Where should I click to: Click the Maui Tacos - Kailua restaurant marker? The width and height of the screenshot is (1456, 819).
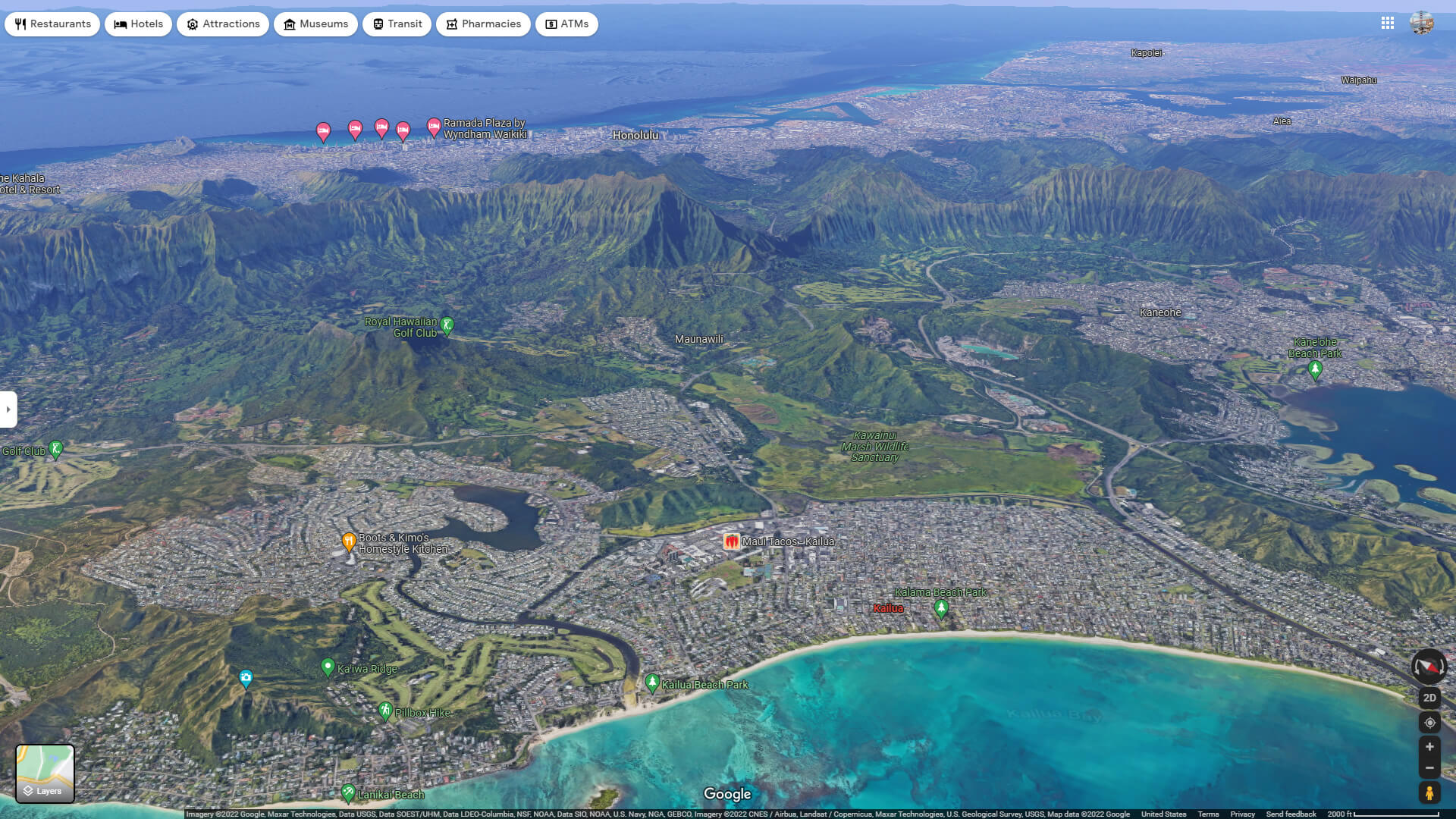tap(730, 541)
